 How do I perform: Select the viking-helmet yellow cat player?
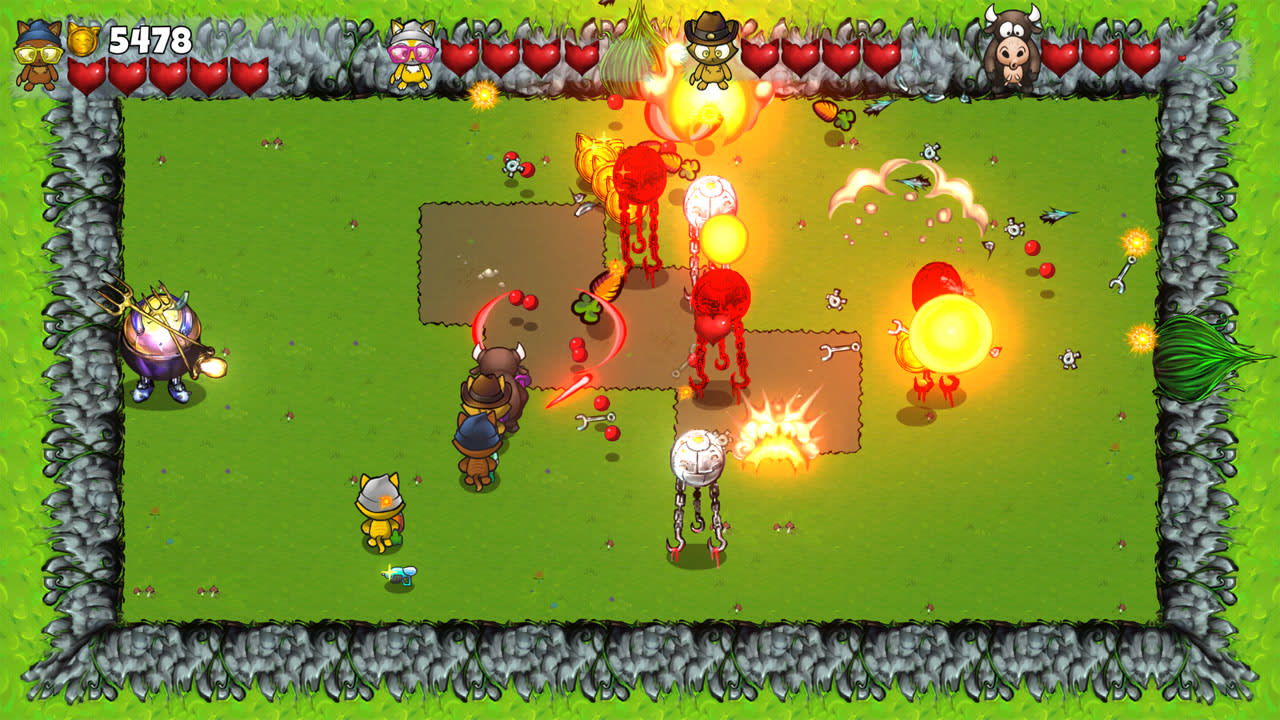click(x=380, y=510)
